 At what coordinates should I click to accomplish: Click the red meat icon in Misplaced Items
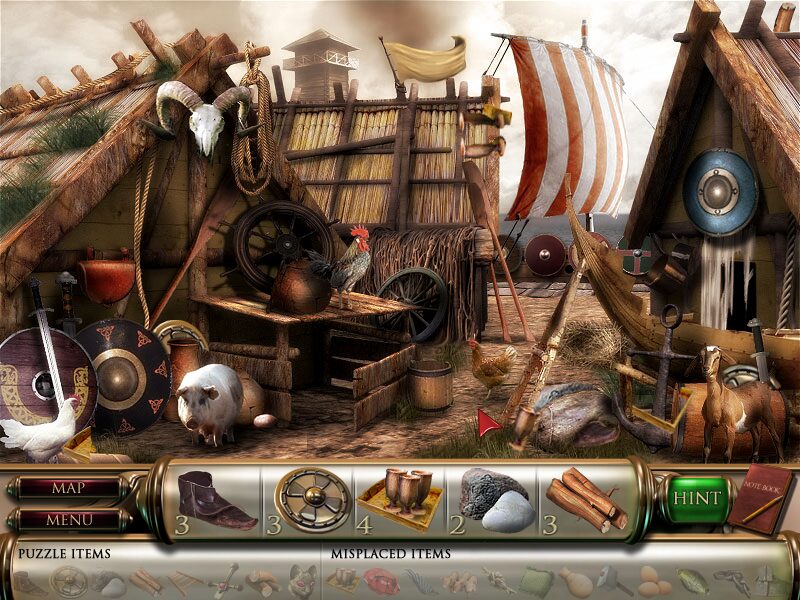(x=381, y=578)
